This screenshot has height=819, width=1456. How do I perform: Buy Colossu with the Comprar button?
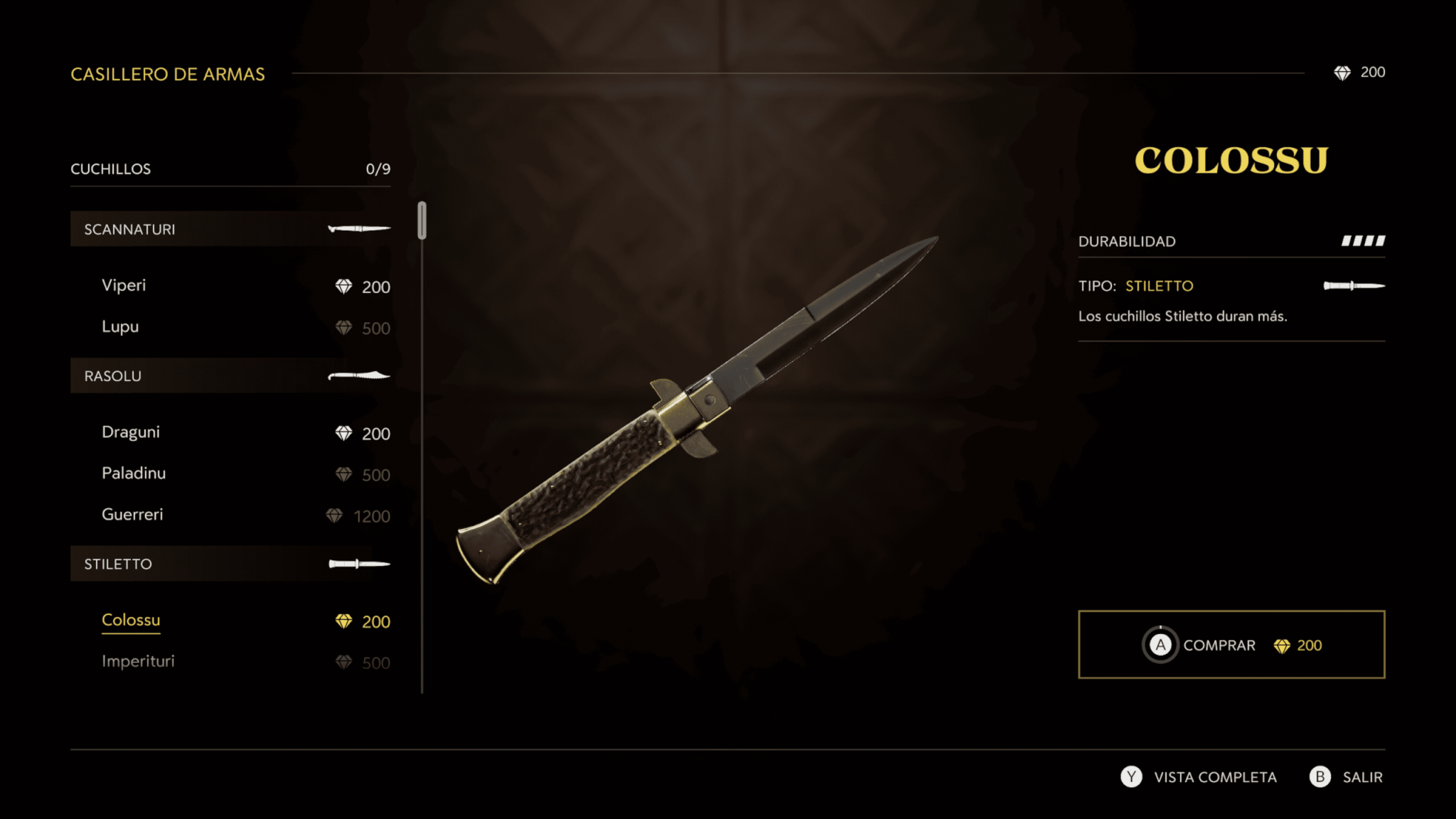pyautogui.click(x=1231, y=645)
